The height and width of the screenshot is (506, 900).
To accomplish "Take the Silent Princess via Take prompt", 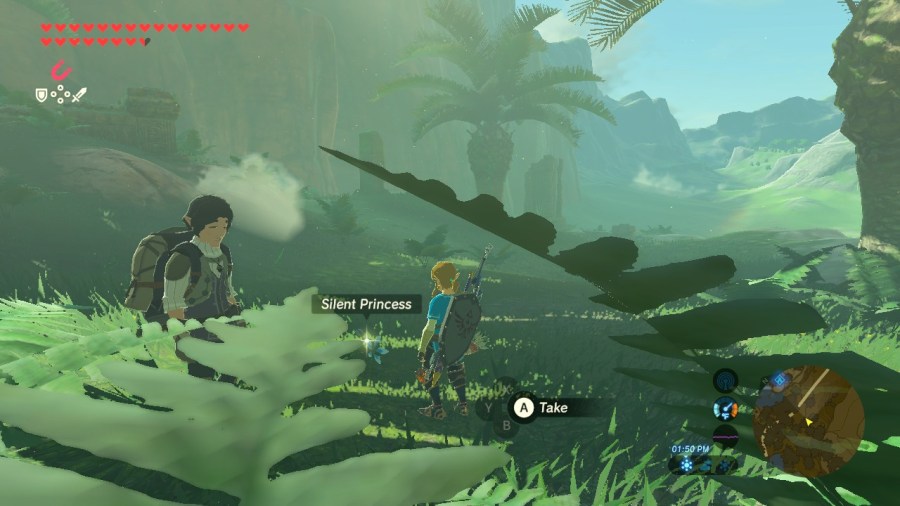I will 541,407.
